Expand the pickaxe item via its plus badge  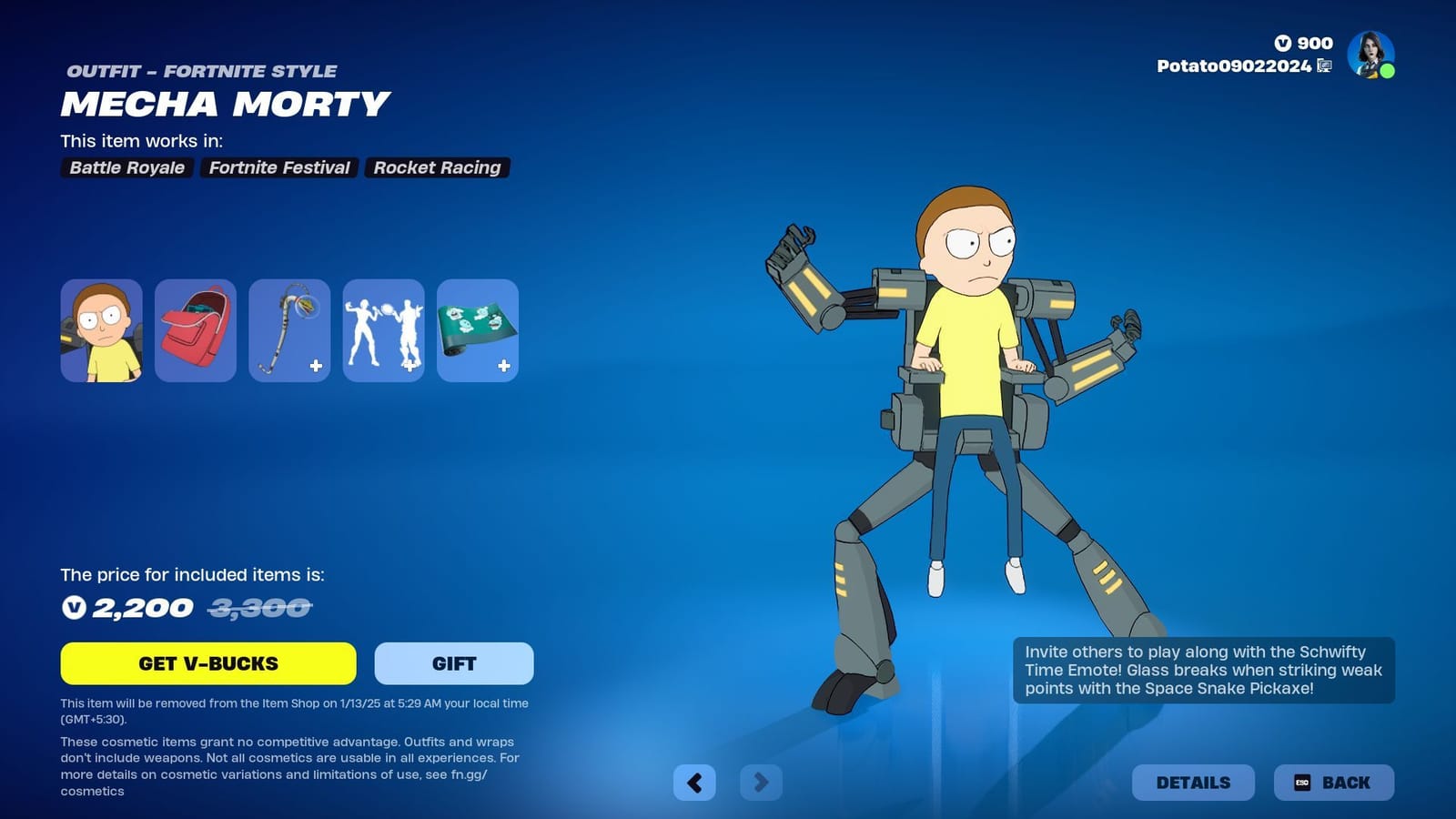tap(315, 367)
